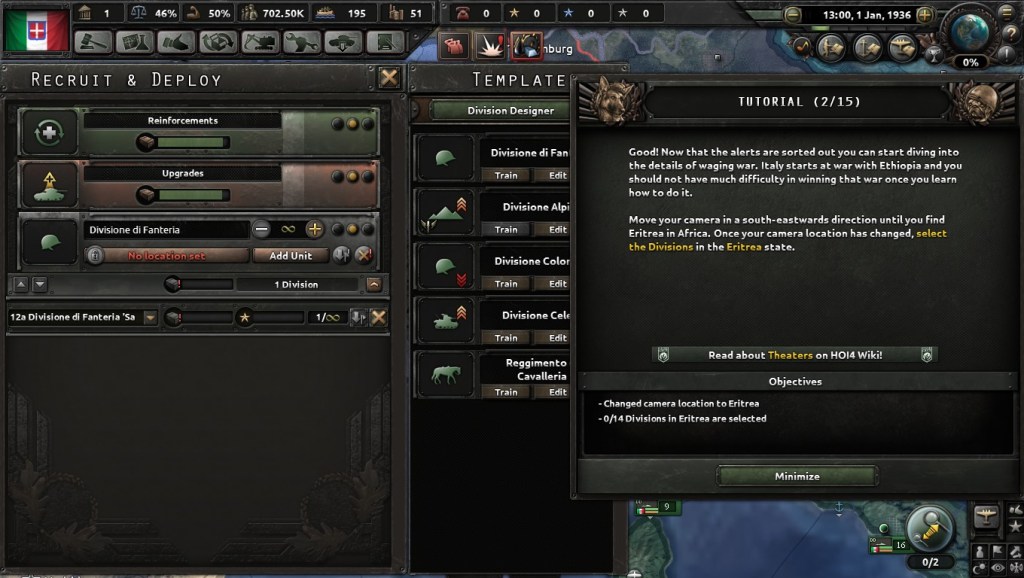Open the search magnifier on the map
This screenshot has height=578, width=1024.
(929, 529)
